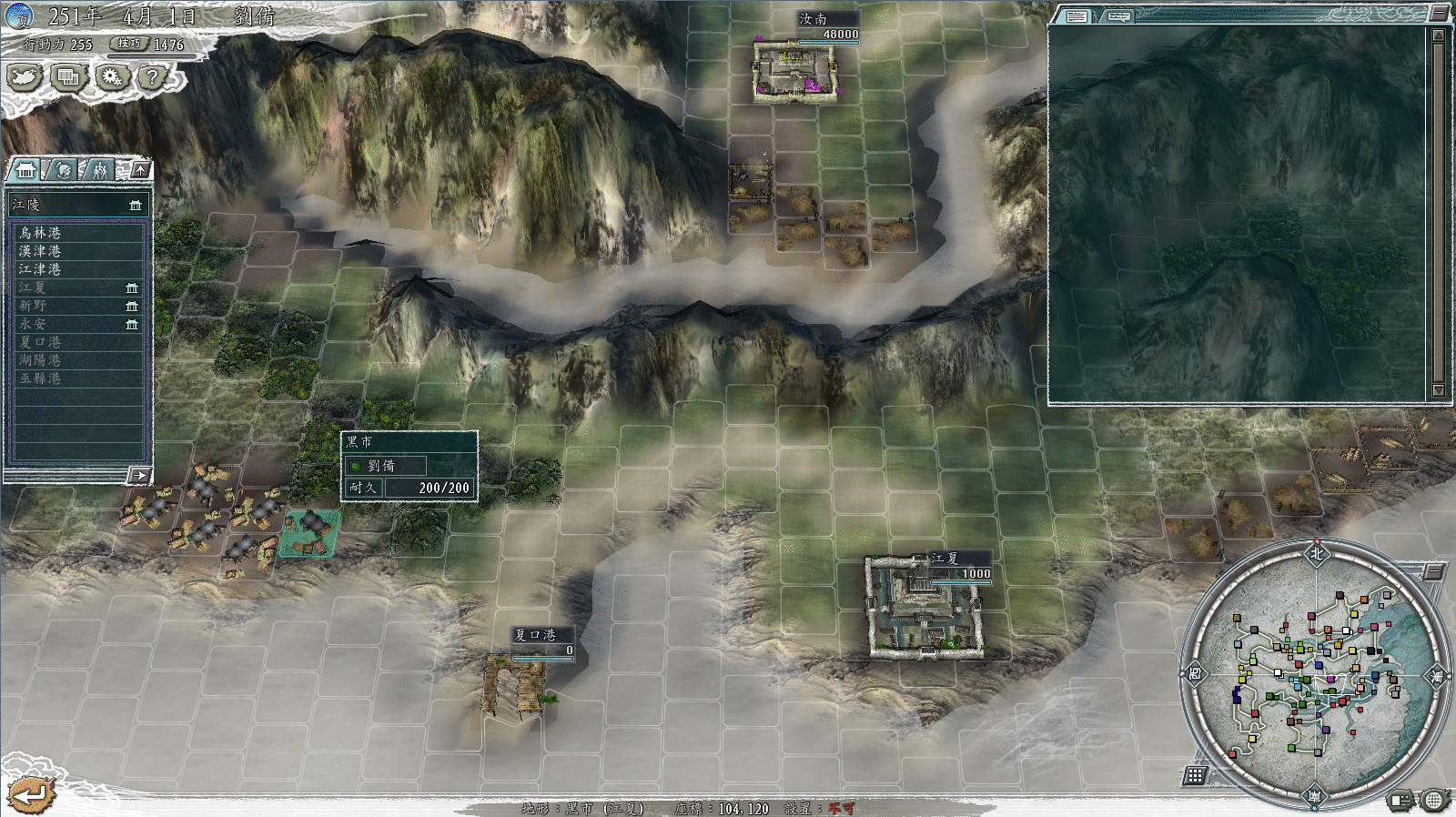Minimize the message log panel
The image size is (1456, 817).
pyautogui.click(x=1439, y=13)
